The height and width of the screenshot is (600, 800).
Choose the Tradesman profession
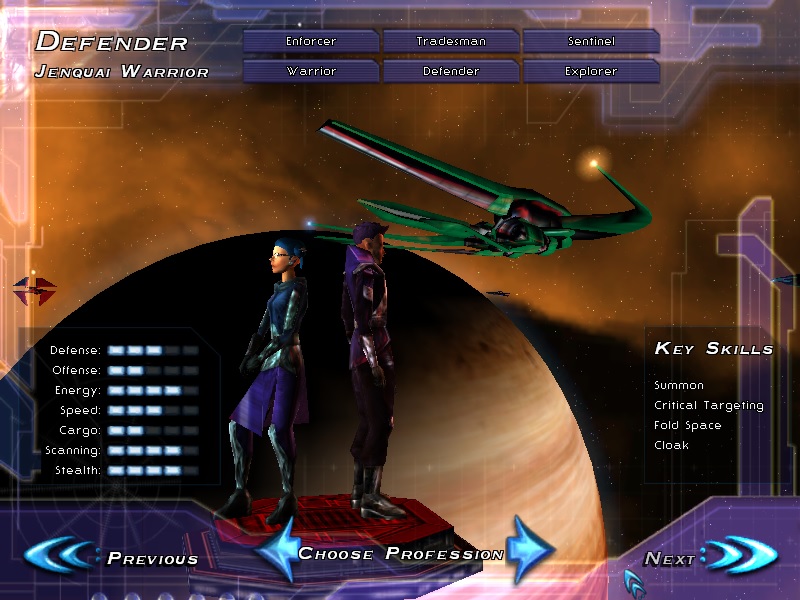(451, 41)
